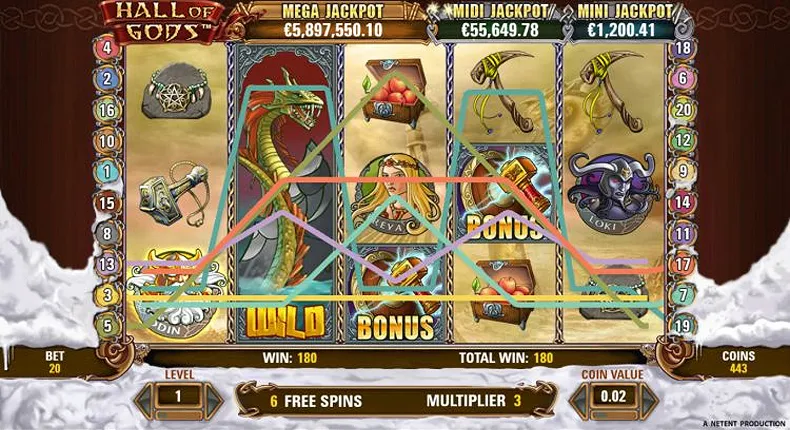Click payline marker number 19
790x430 pixels.
pos(683,325)
